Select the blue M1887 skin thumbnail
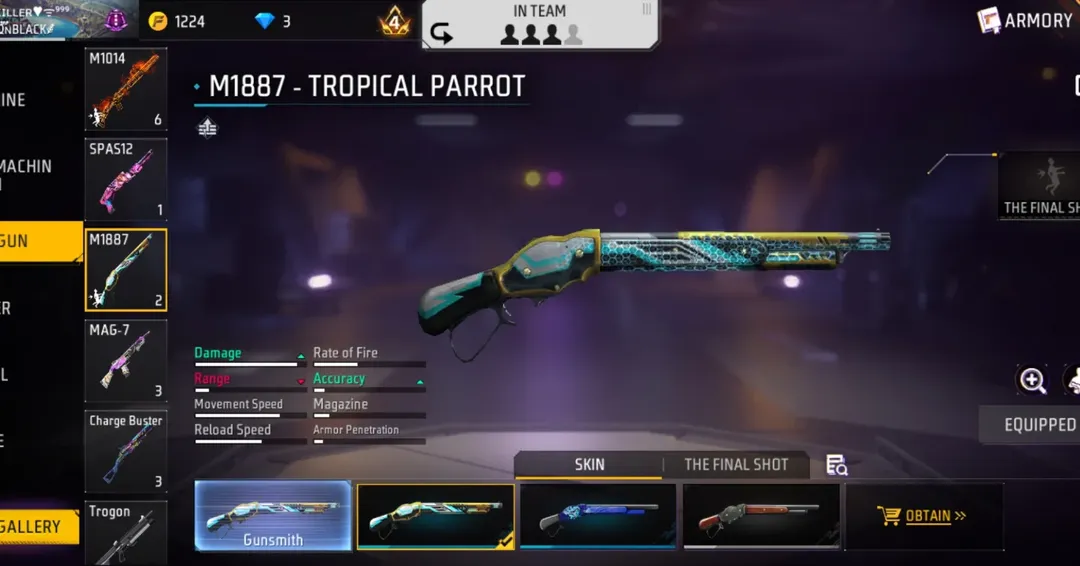 pos(598,516)
